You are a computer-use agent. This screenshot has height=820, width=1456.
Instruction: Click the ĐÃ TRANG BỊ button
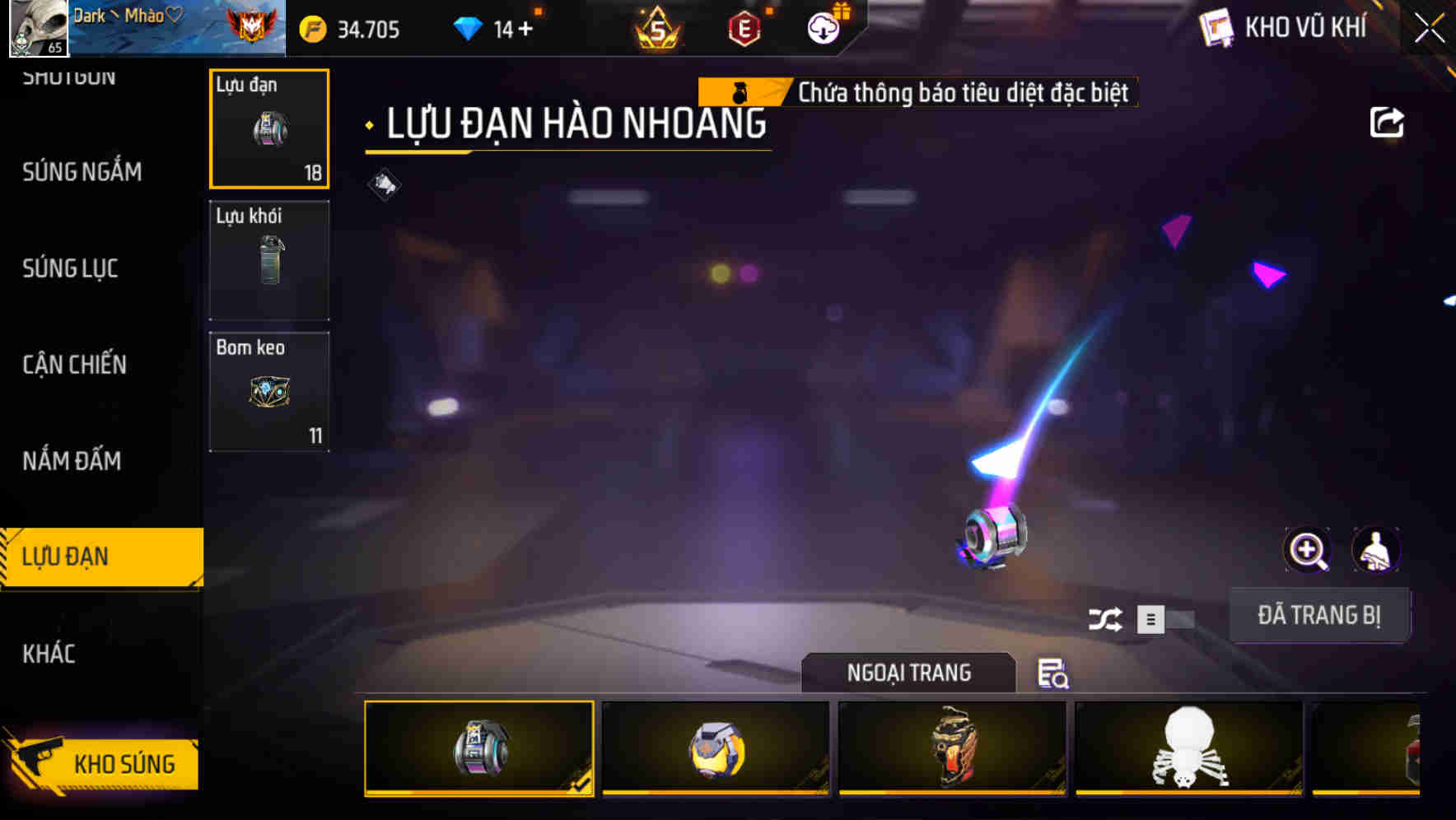click(x=1320, y=615)
